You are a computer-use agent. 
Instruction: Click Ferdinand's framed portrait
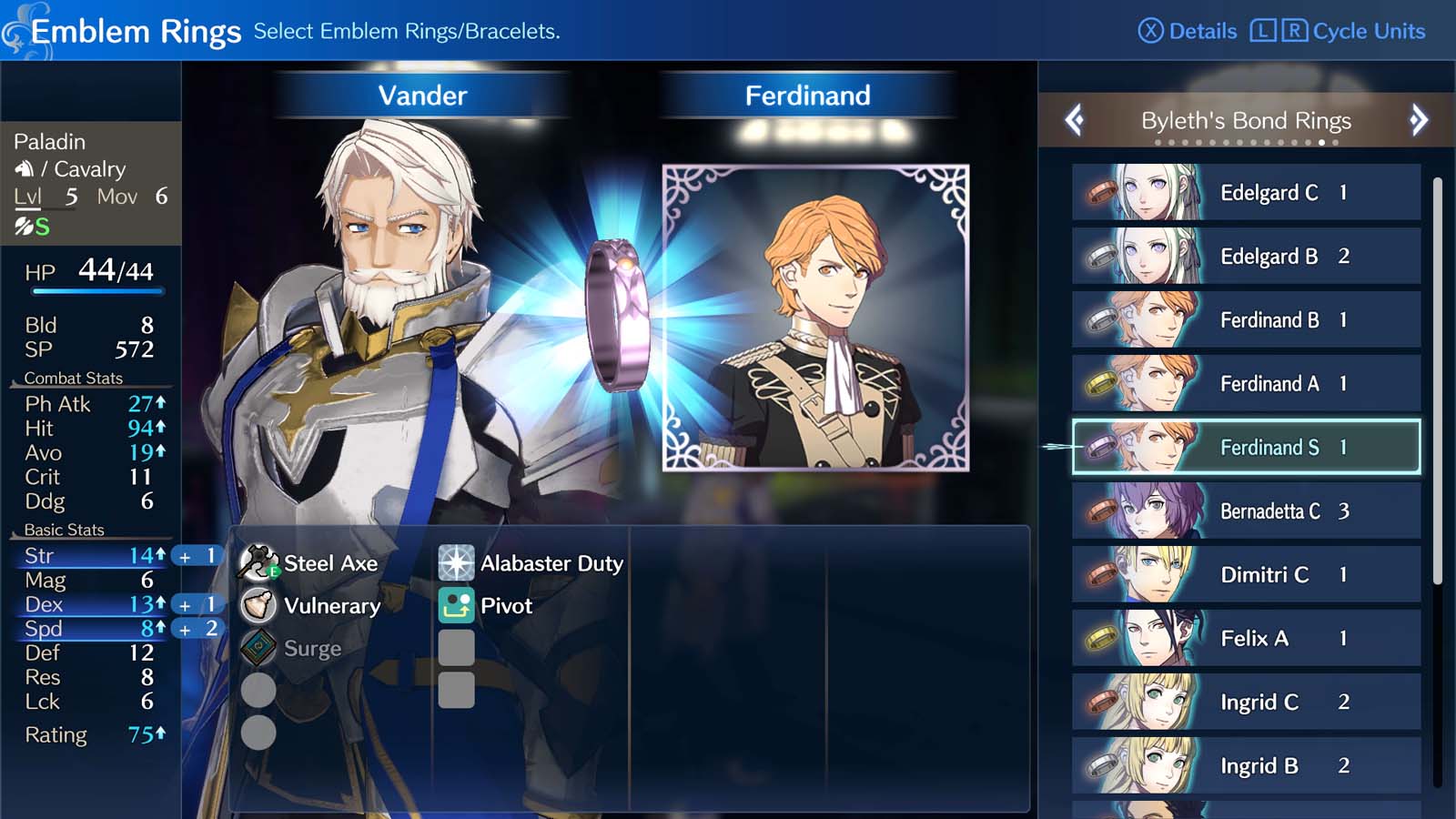(814, 317)
